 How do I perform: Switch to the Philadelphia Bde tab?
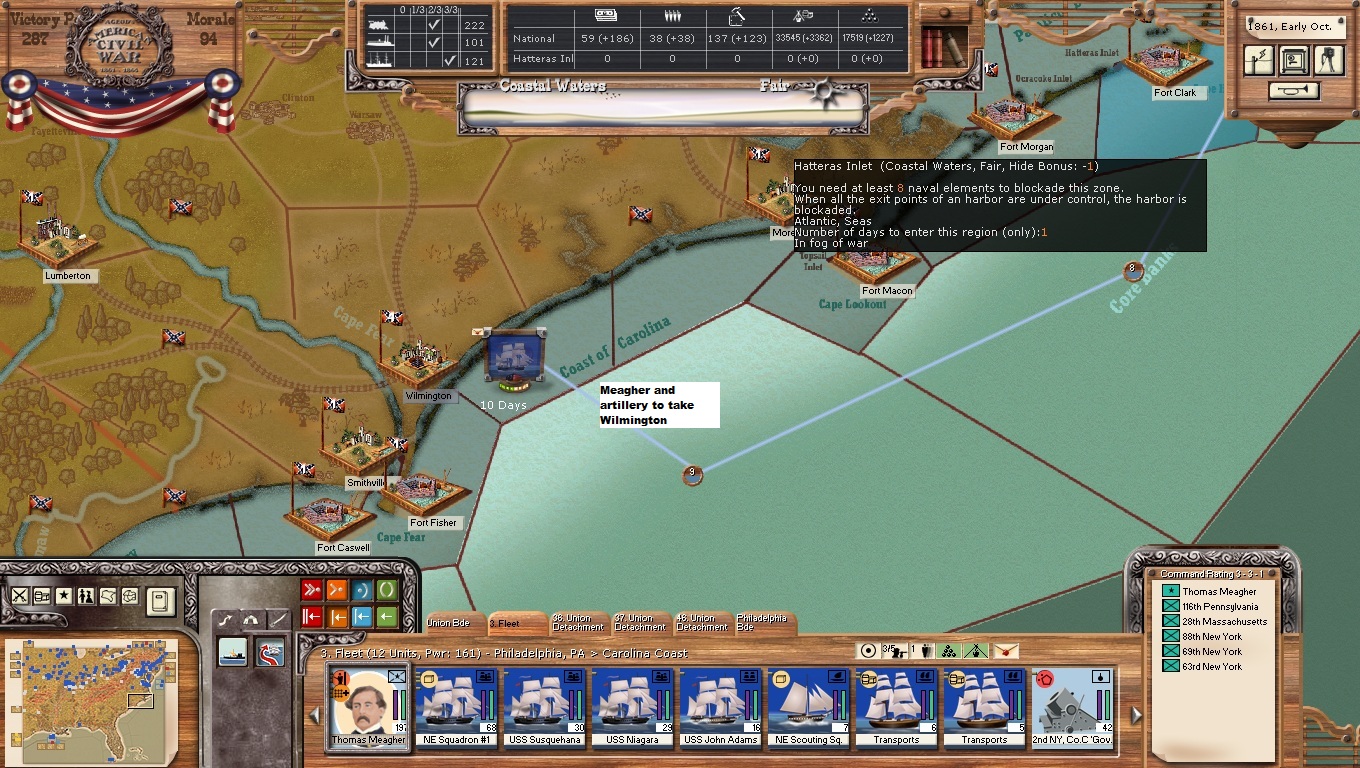762,622
